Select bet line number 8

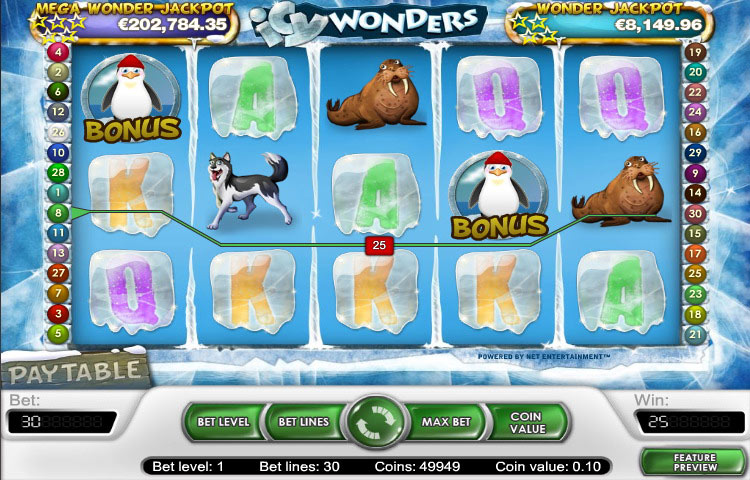coord(58,212)
